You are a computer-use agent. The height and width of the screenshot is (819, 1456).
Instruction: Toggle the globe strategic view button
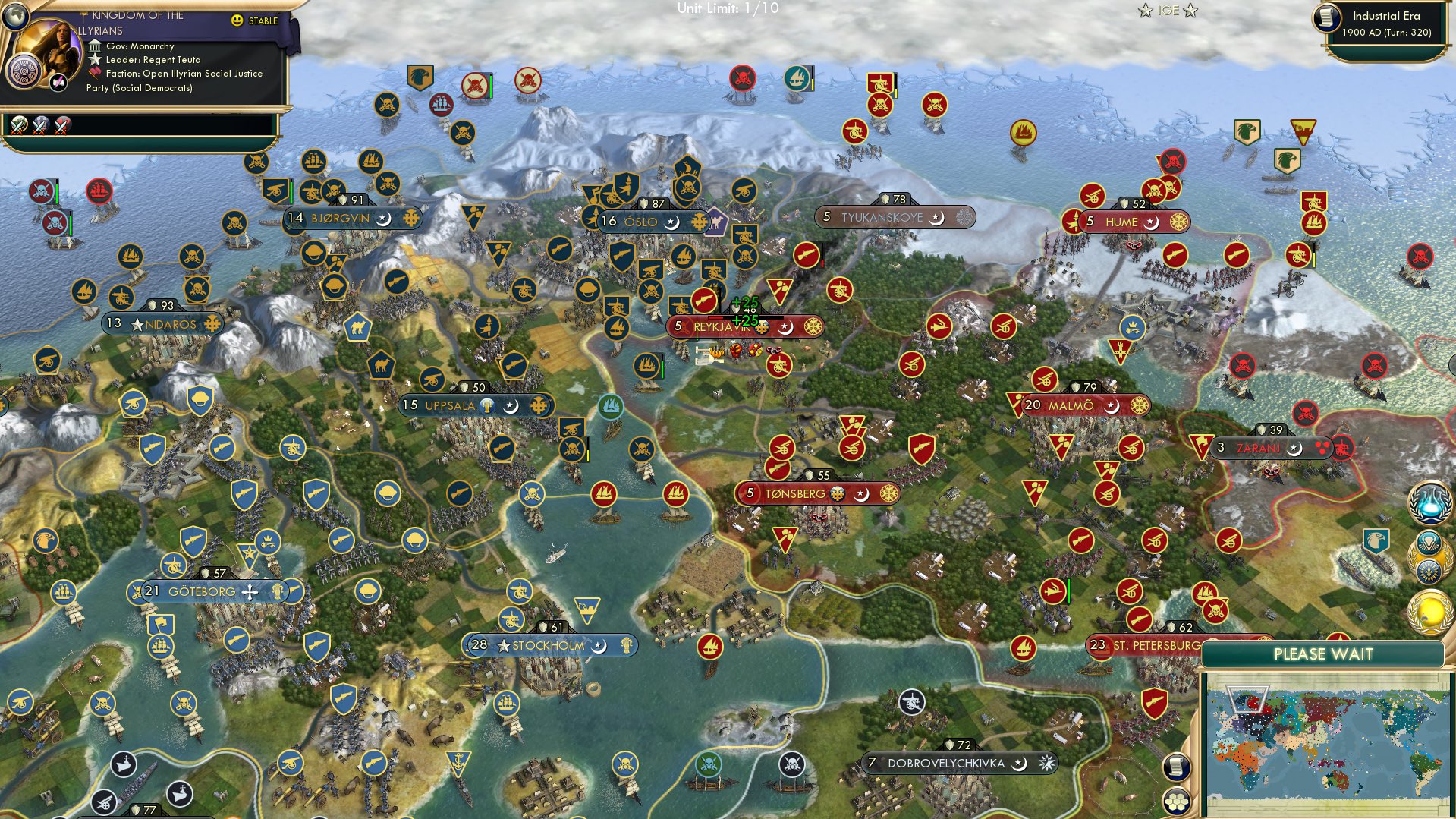(17, 17)
